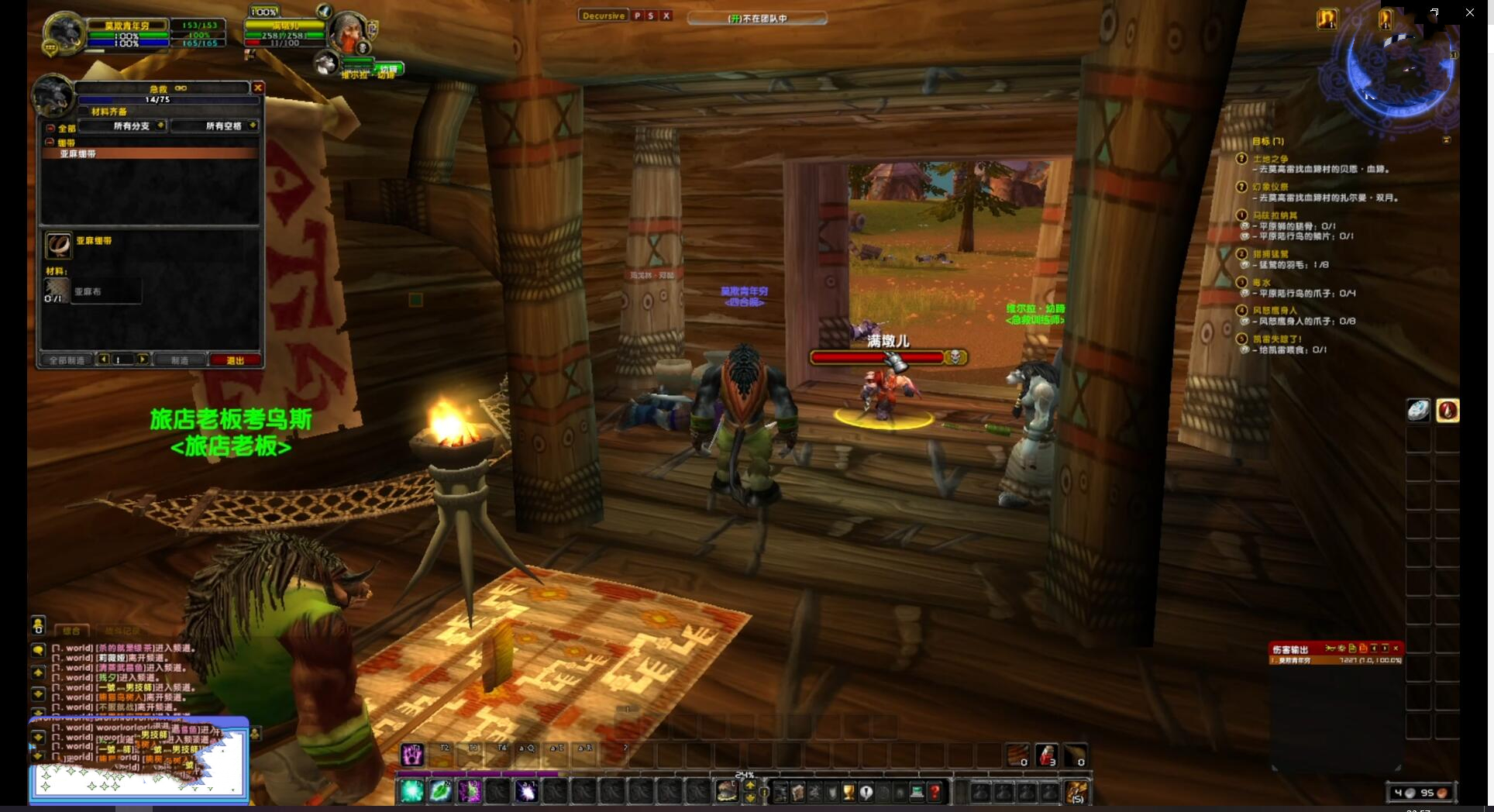Click the red 退出 exit button
1494x812 pixels.
pyautogui.click(x=235, y=360)
